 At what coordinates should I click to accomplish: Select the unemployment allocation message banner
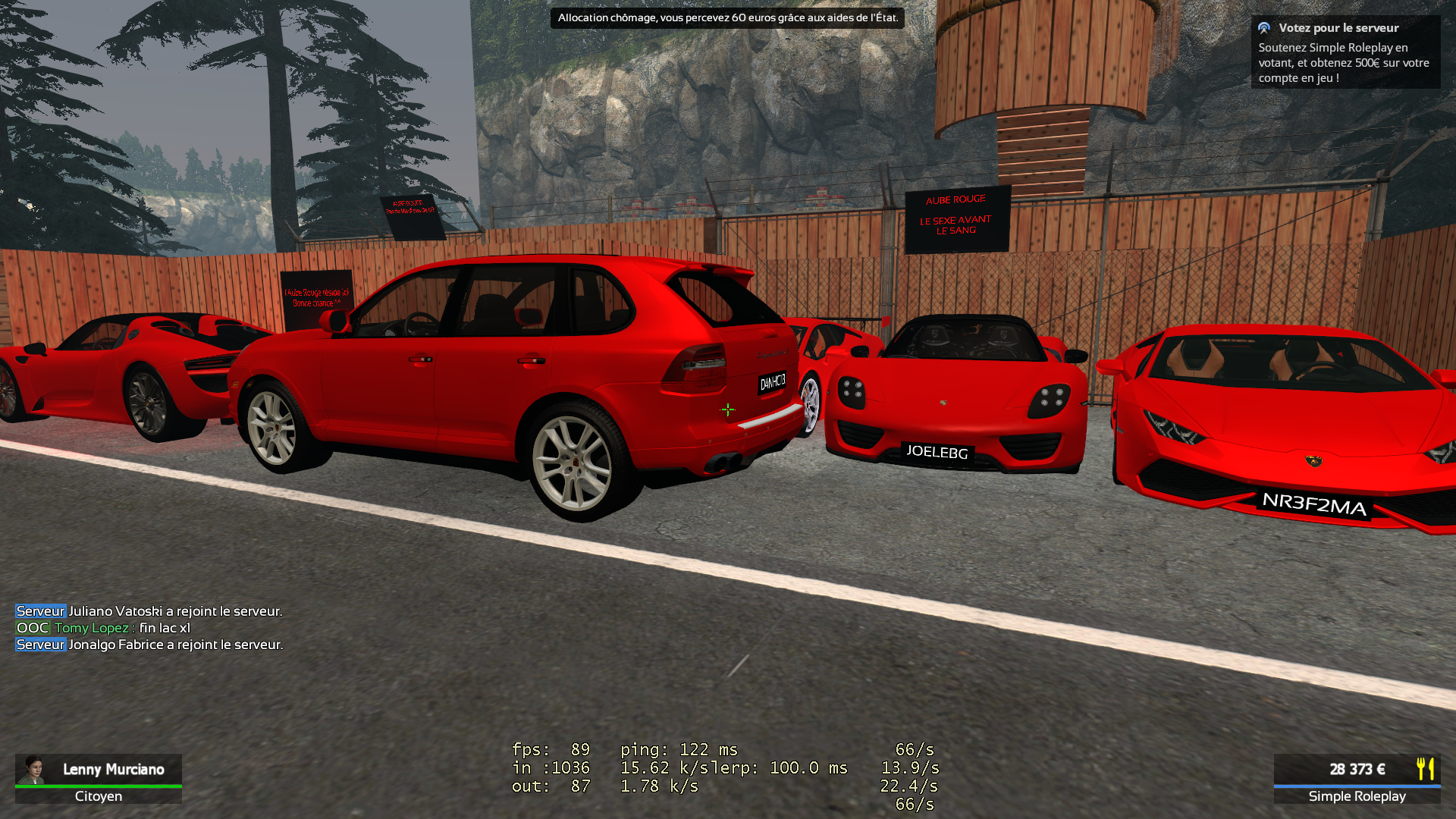pos(726,17)
